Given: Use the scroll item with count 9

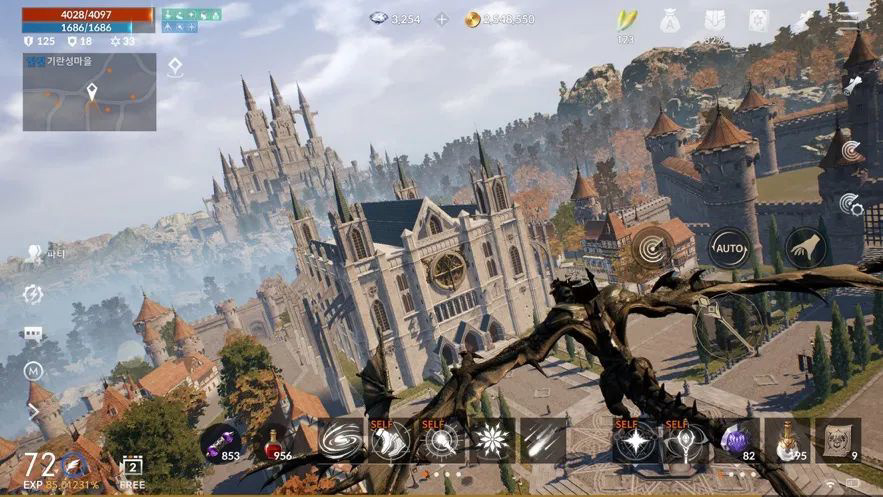Looking at the screenshot, I should [x=838, y=441].
